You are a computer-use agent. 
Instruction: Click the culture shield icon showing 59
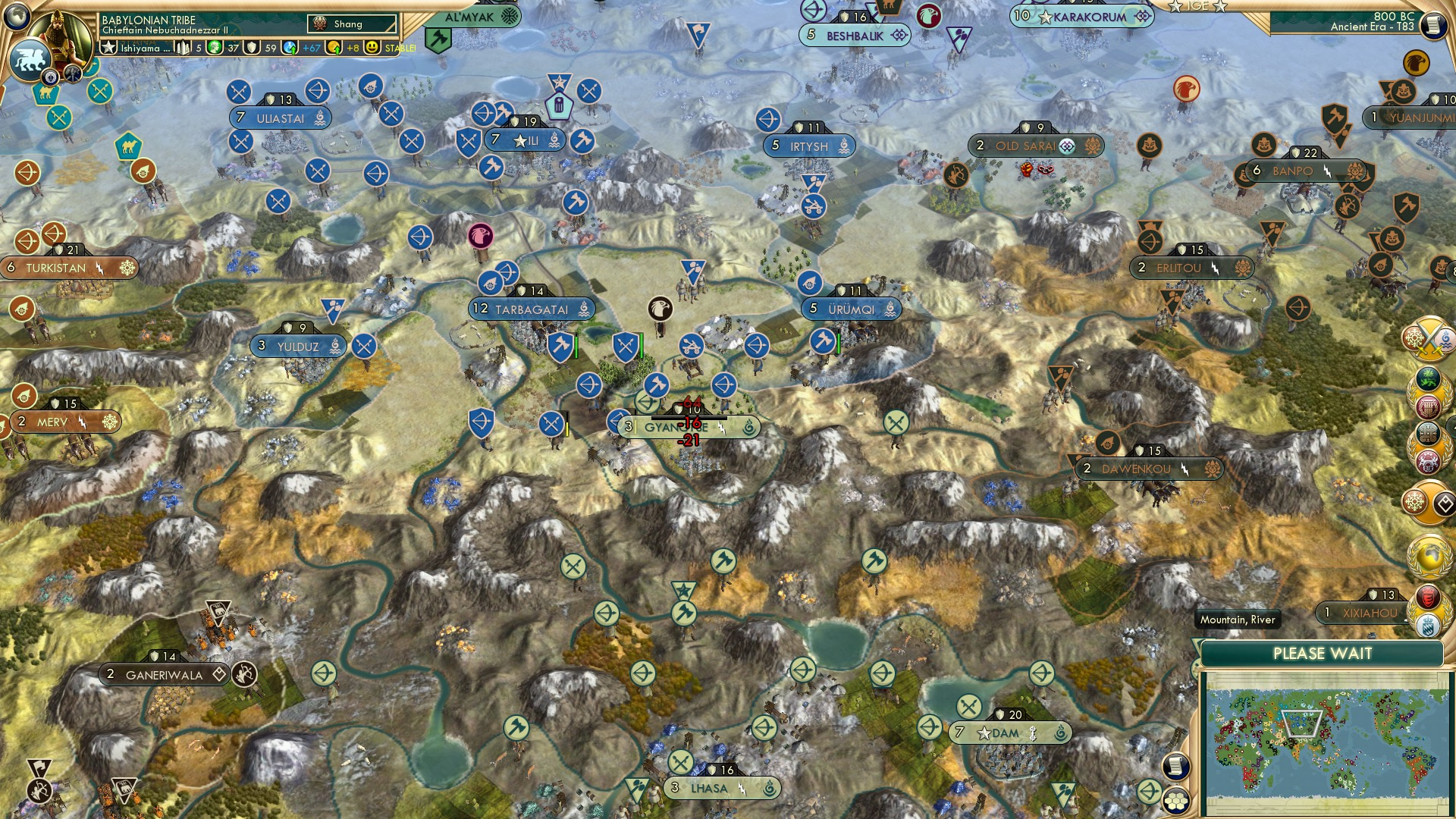click(251, 47)
